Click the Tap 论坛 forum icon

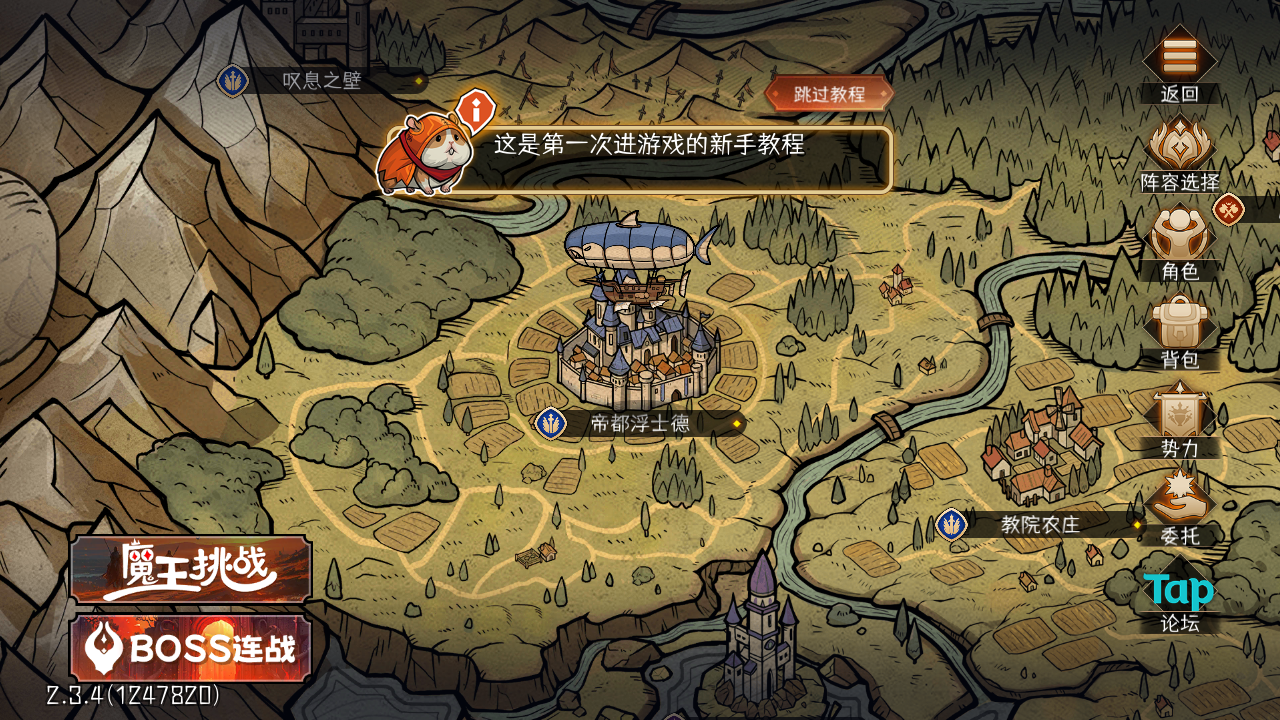point(1180,592)
